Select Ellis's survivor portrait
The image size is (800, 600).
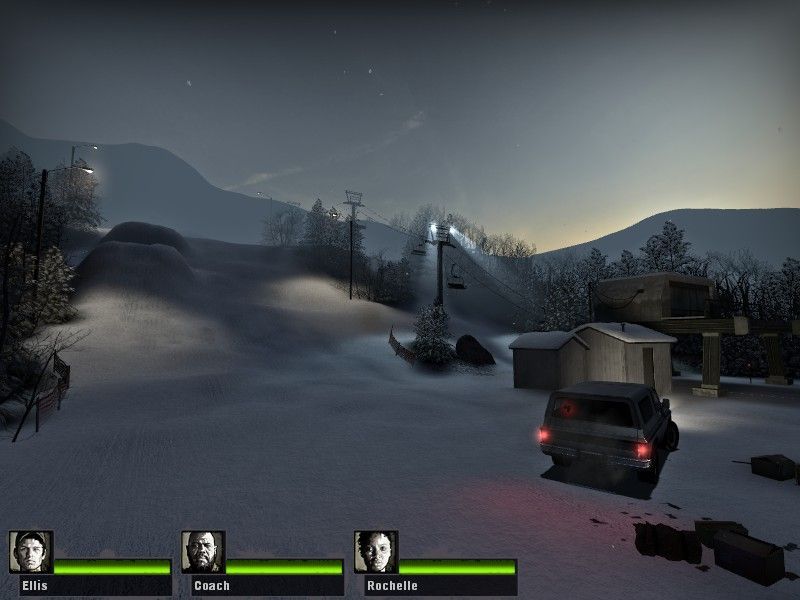[31, 552]
